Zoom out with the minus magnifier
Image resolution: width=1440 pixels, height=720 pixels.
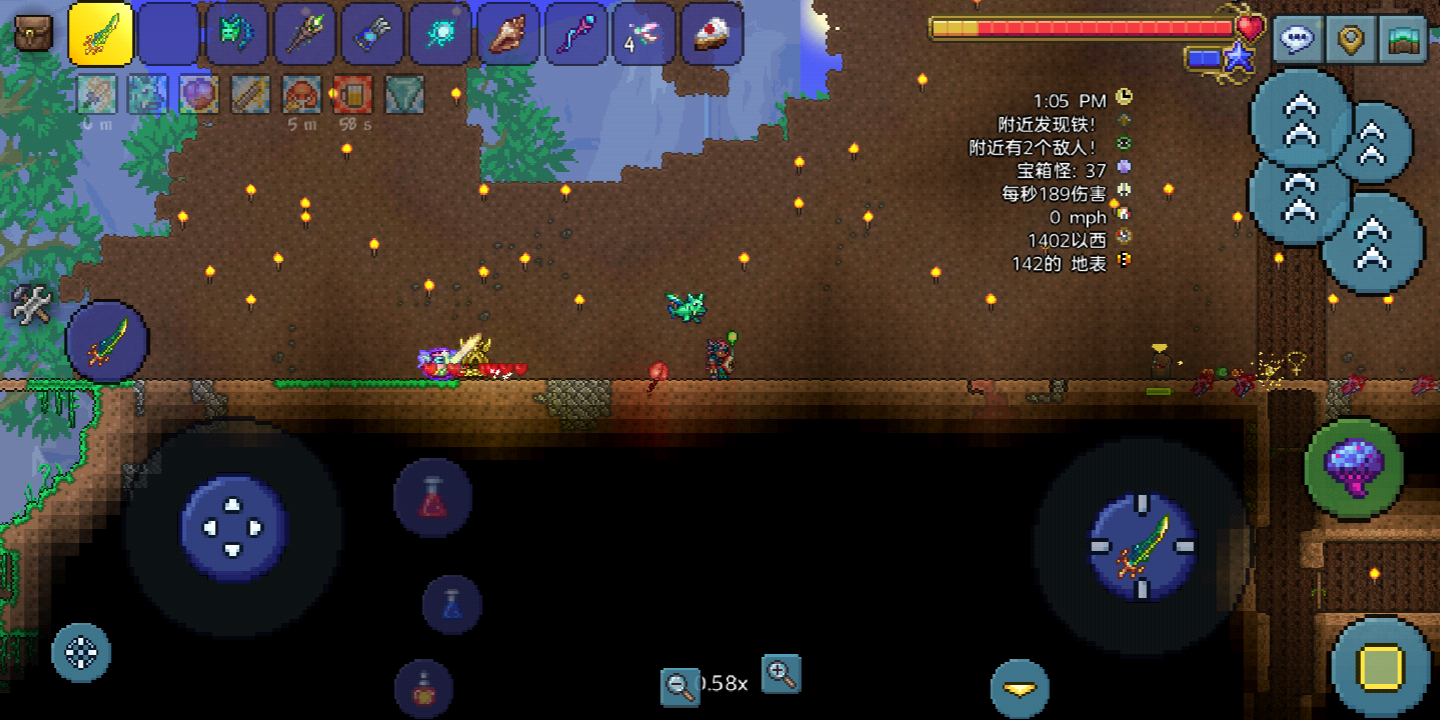pos(680,686)
